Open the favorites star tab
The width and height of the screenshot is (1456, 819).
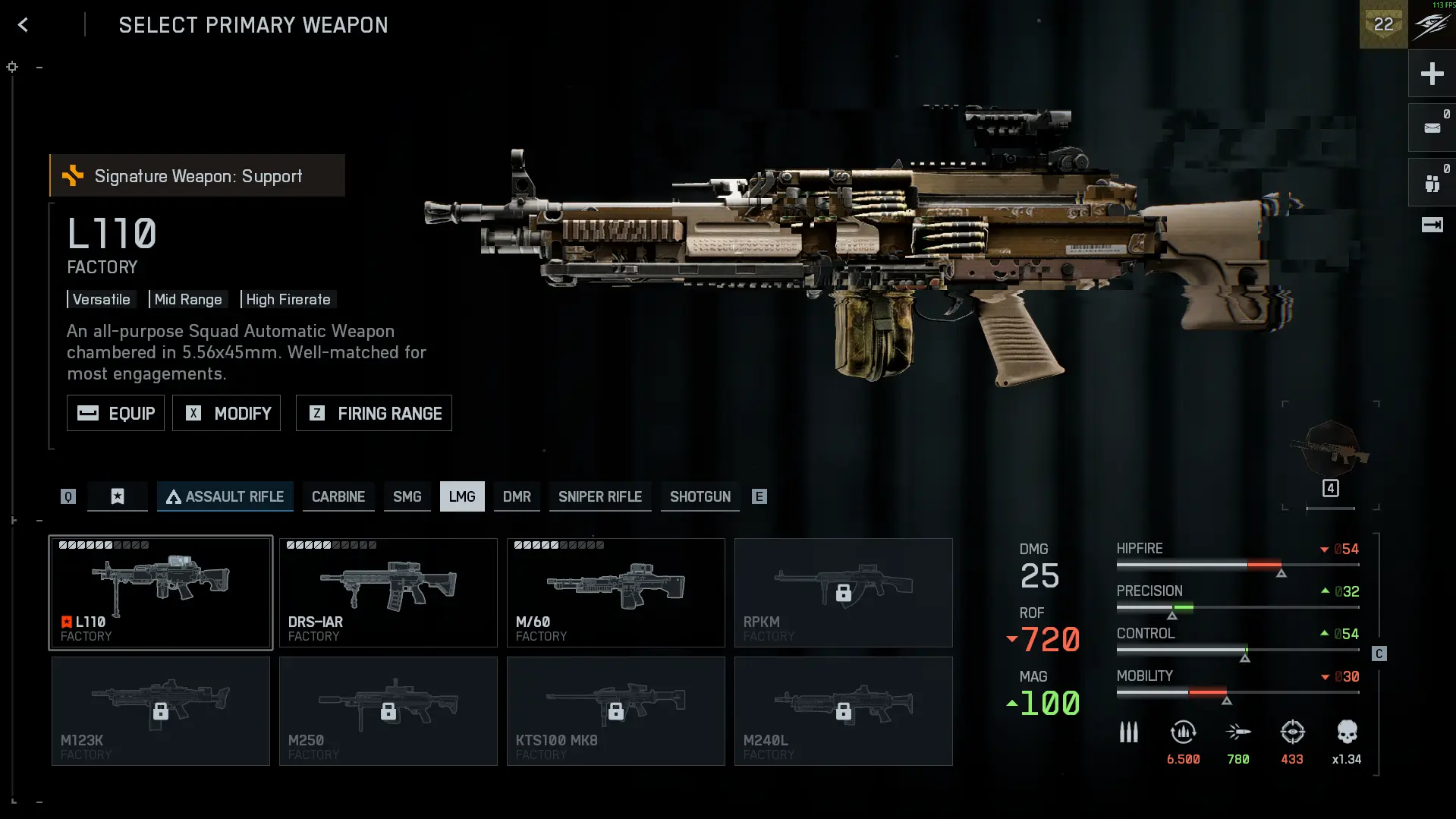[118, 496]
